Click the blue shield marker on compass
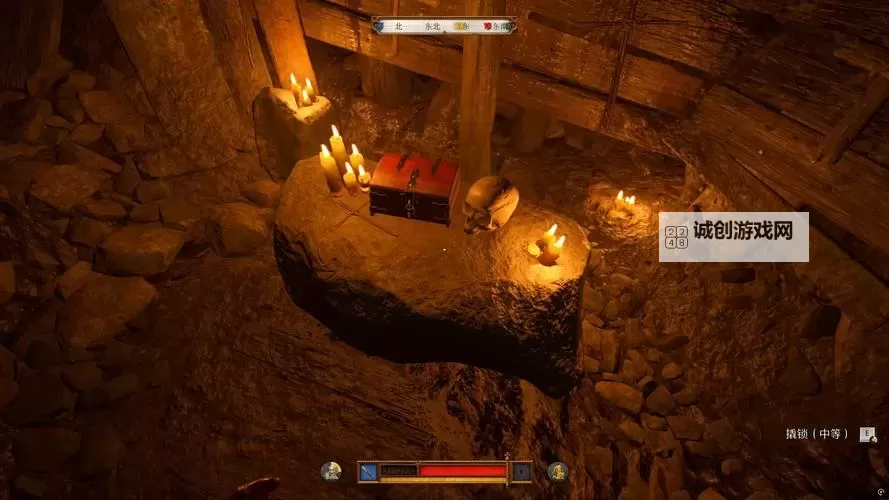The width and height of the screenshot is (889, 500). pyautogui.click(x=378, y=26)
